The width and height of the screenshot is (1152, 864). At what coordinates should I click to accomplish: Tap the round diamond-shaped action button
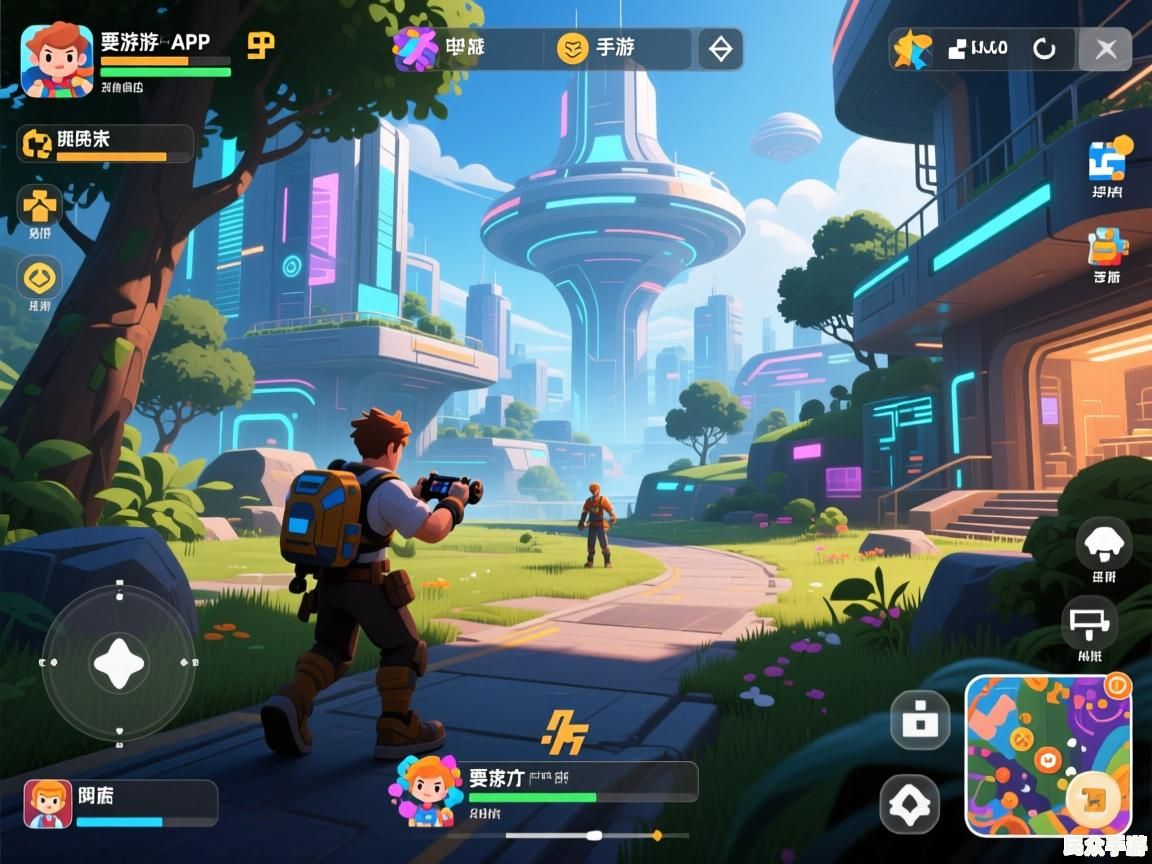point(910,805)
